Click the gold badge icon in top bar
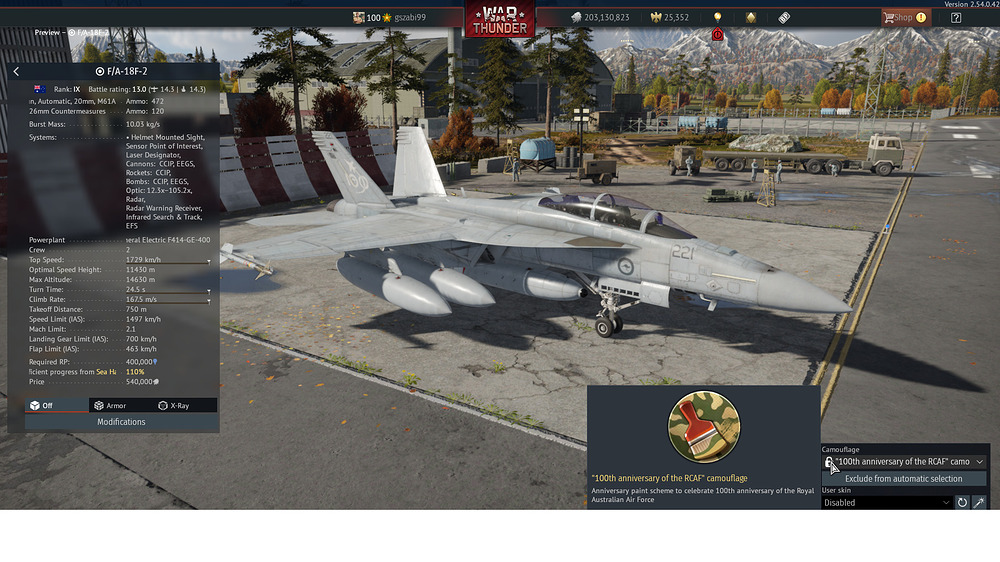Viewport: 1000px width, 562px height. point(751,17)
